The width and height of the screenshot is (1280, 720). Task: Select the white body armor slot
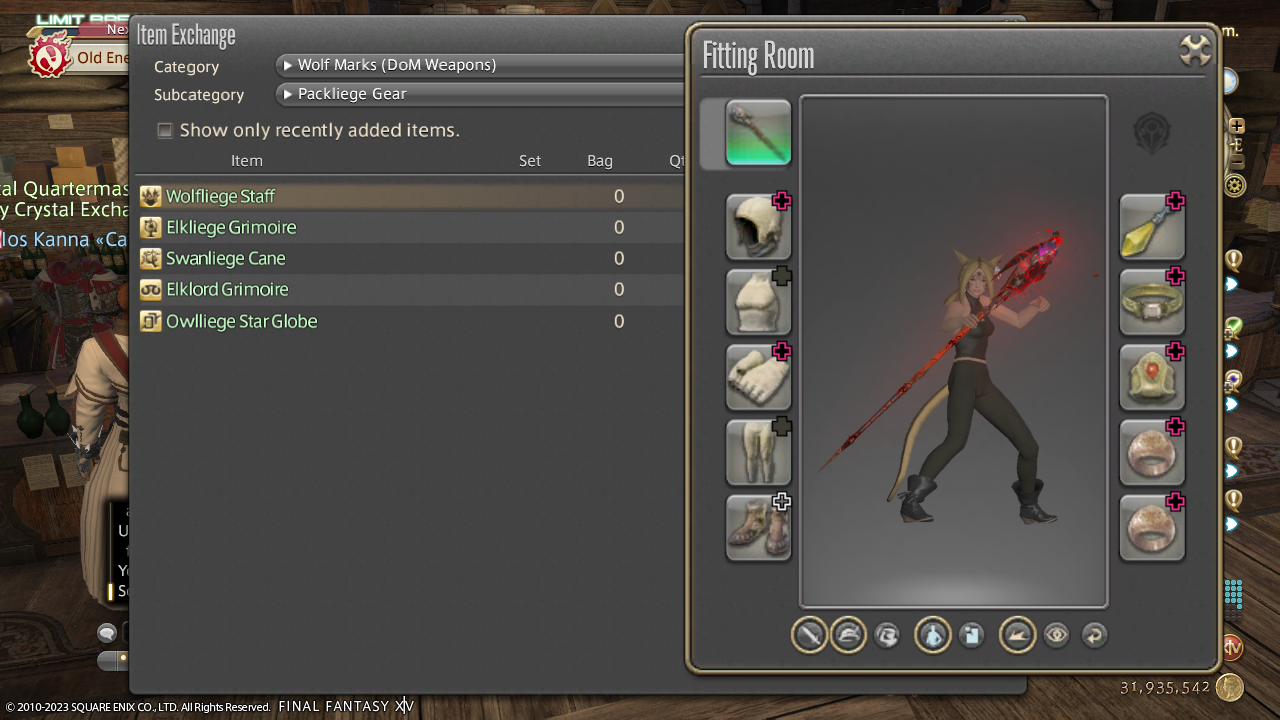point(758,302)
